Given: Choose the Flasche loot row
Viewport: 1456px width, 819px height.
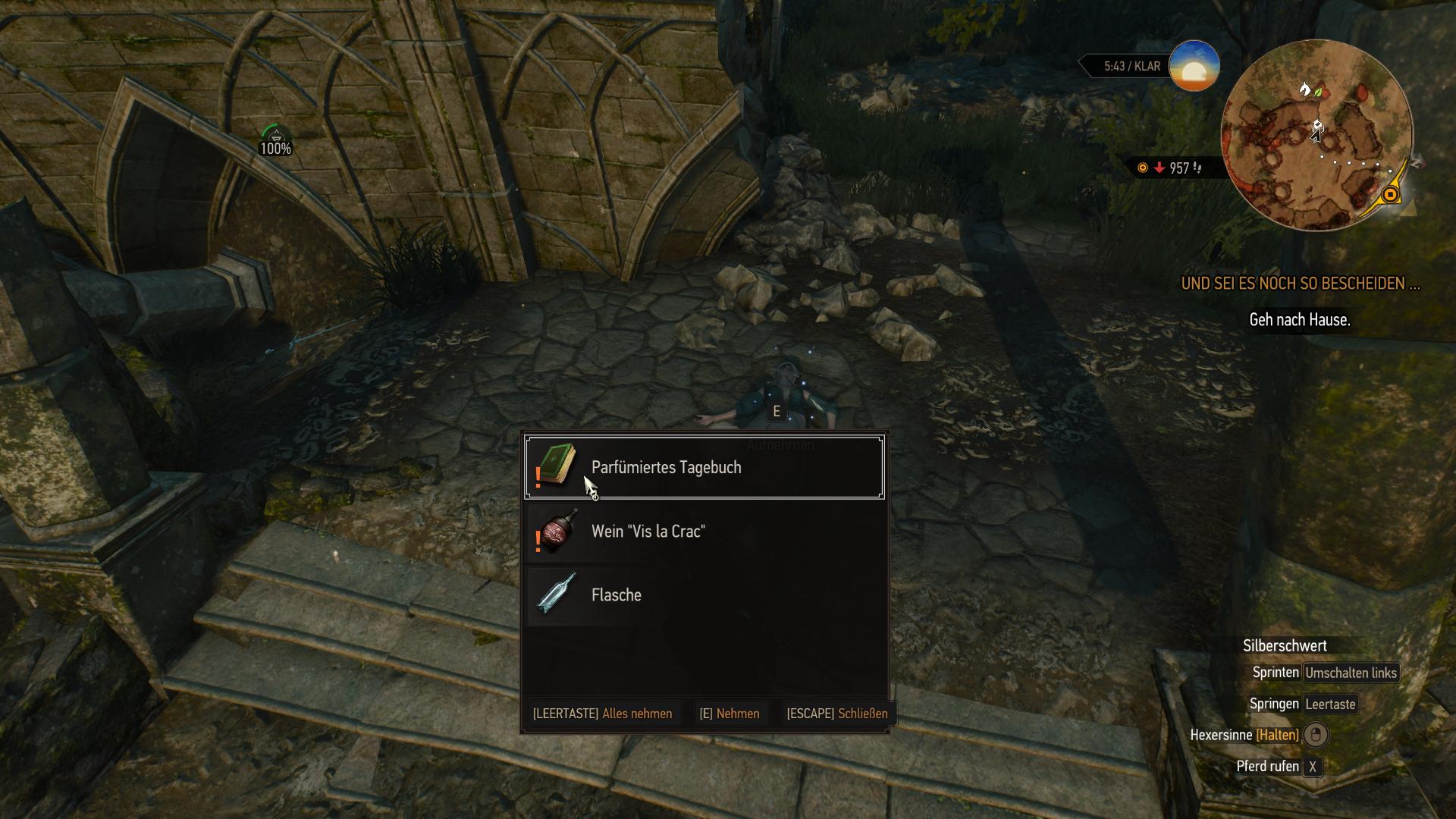Looking at the screenshot, I should pyautogui.click(x=704, y=595).
